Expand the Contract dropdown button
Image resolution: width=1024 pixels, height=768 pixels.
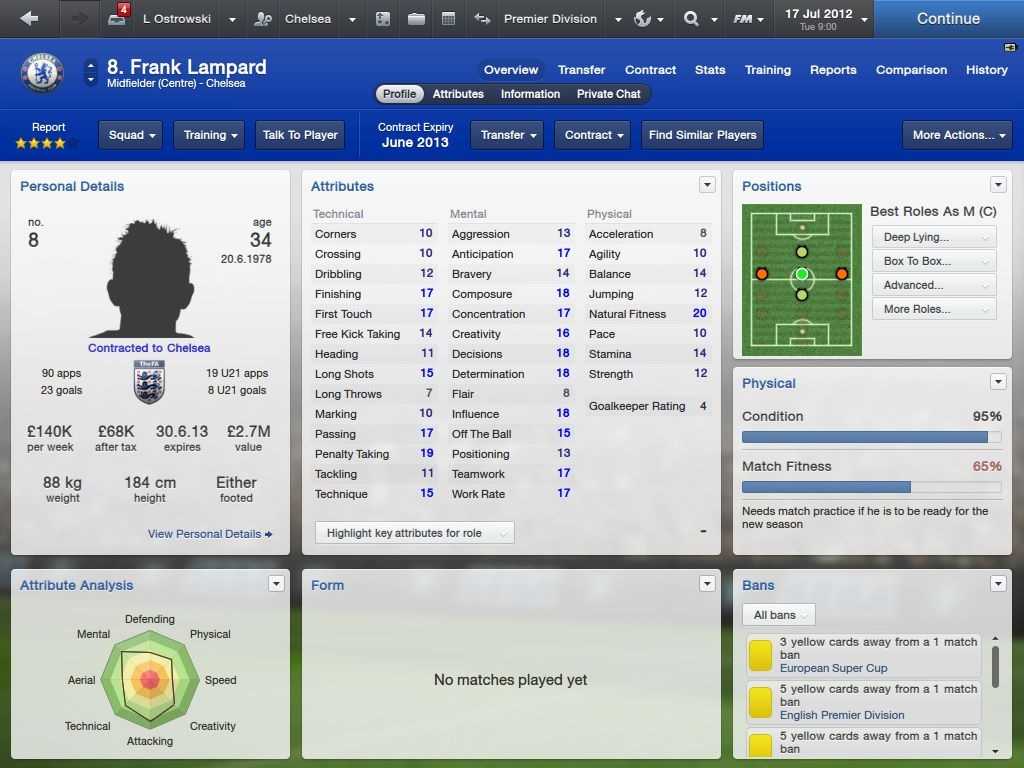pyautogui.click(x=594, y=135)
